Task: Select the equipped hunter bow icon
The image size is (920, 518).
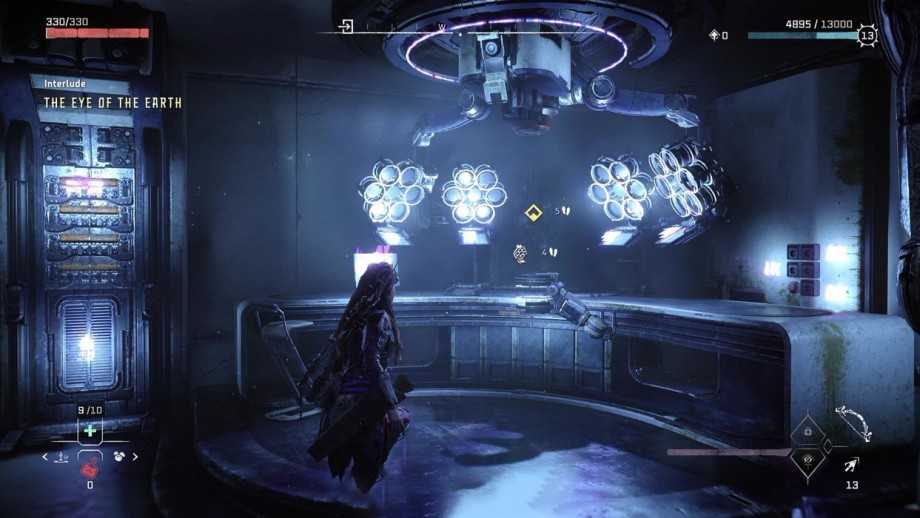Action: pyautogui.click(x=852, y=421)
